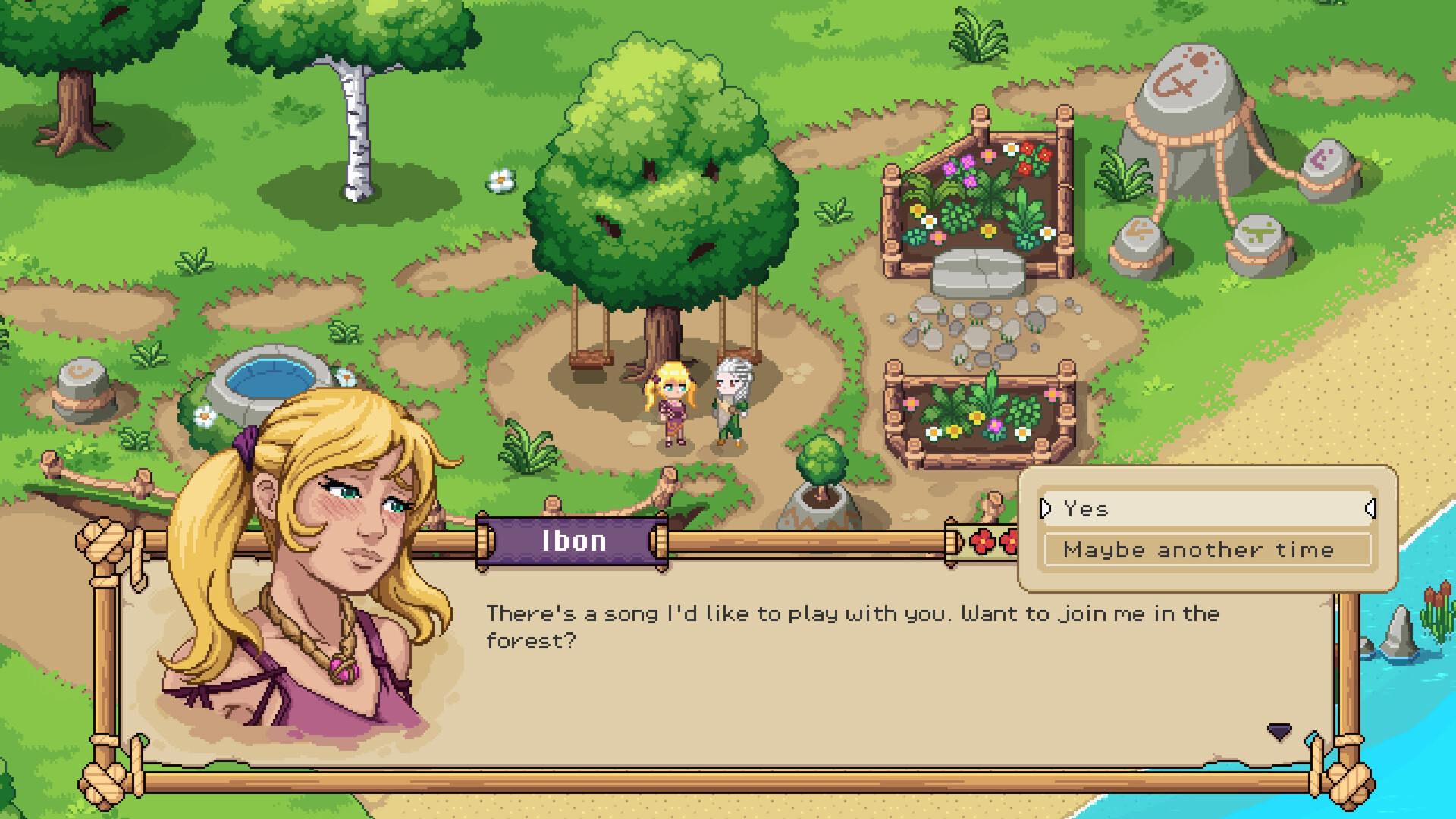Click the right arrow marker on the Yes option
This screenshot has height=819, width=1456.
[1370, 509]
